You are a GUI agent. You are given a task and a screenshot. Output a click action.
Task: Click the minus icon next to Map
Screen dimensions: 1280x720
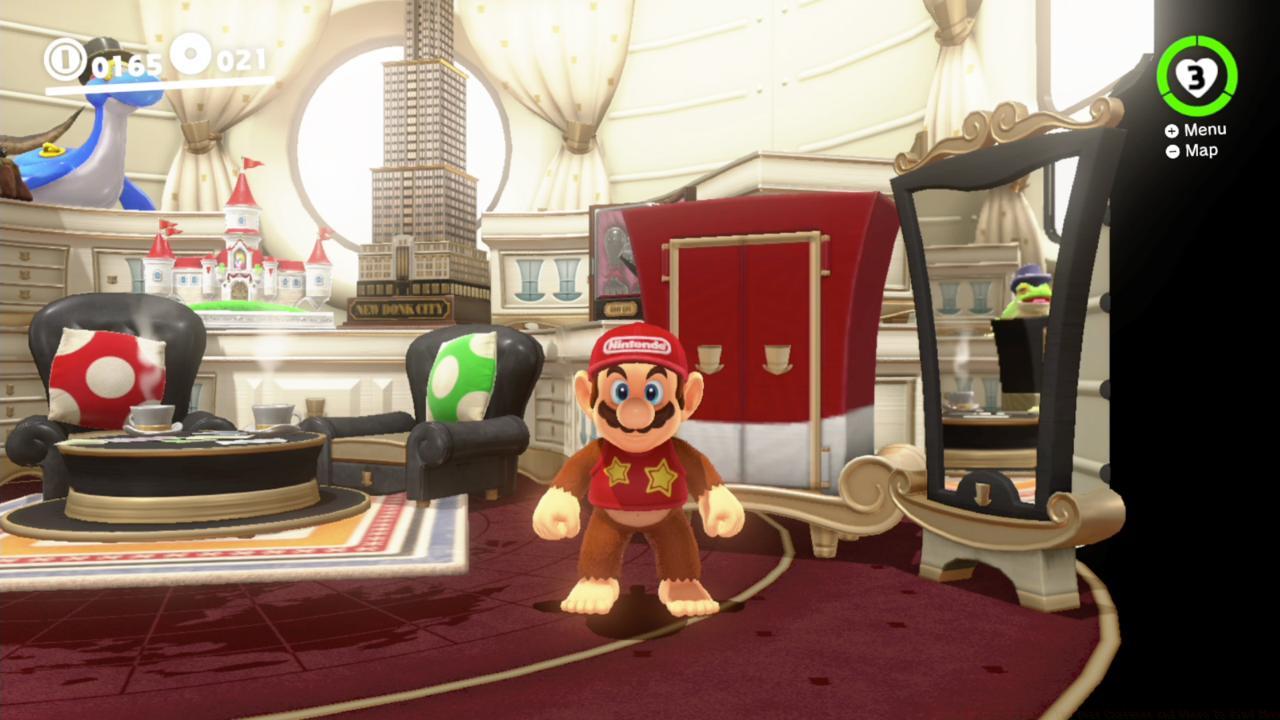point(1171,150)
